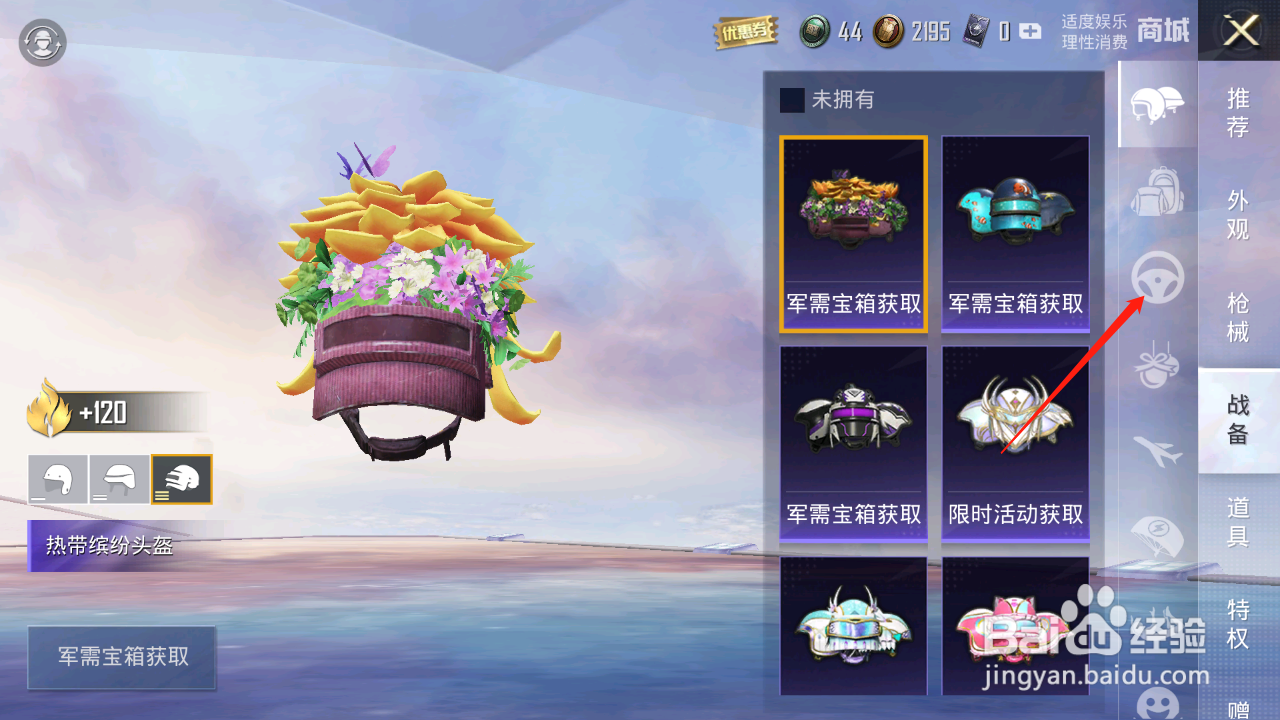
Task: Click the steering wheel vehicle category icon
Action: point(1157,280)
